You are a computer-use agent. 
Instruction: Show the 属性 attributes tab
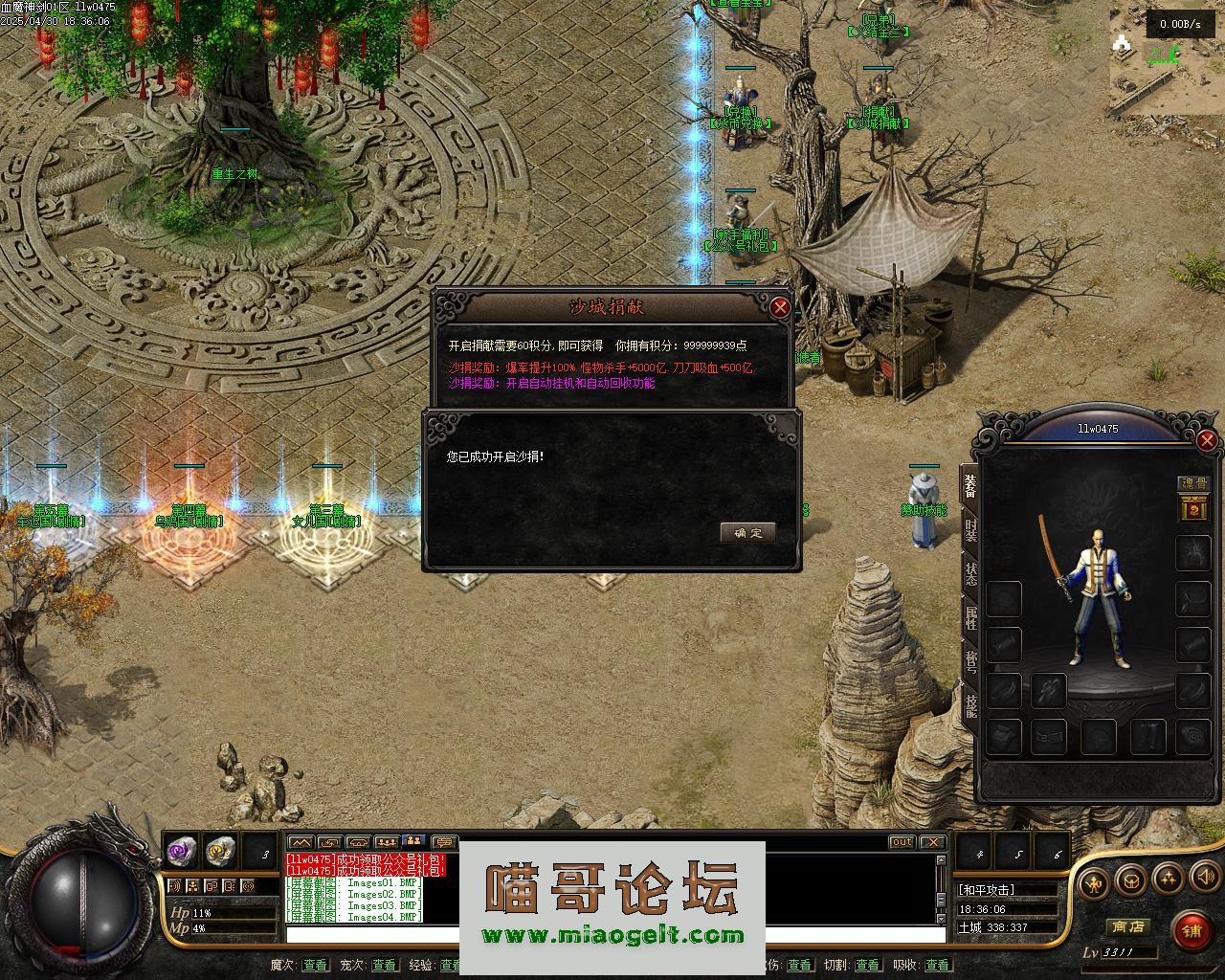click(970, 618)
